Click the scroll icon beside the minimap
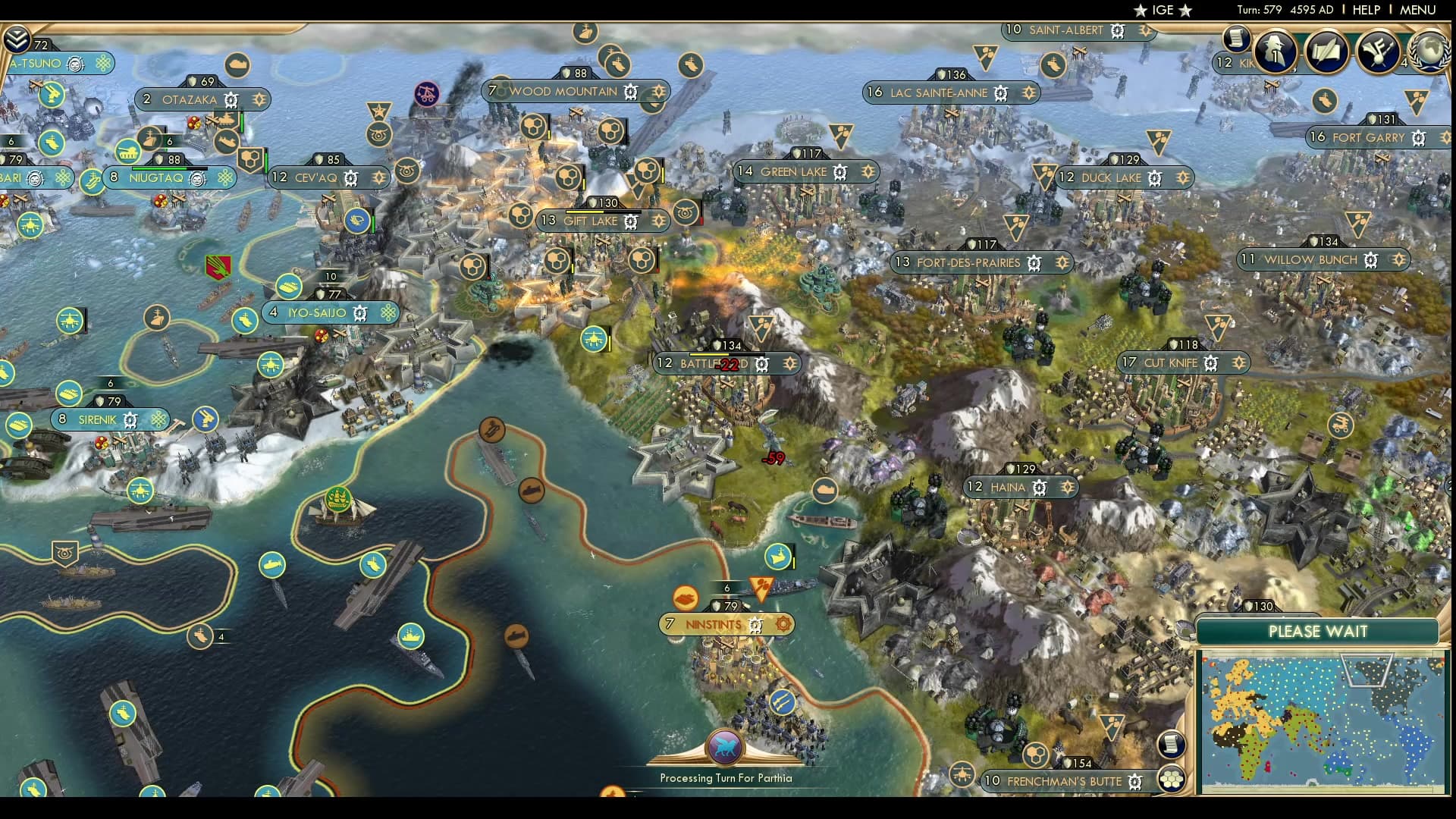The width and height of the screenshot is (1456, 819). (x=1172, y=744)
